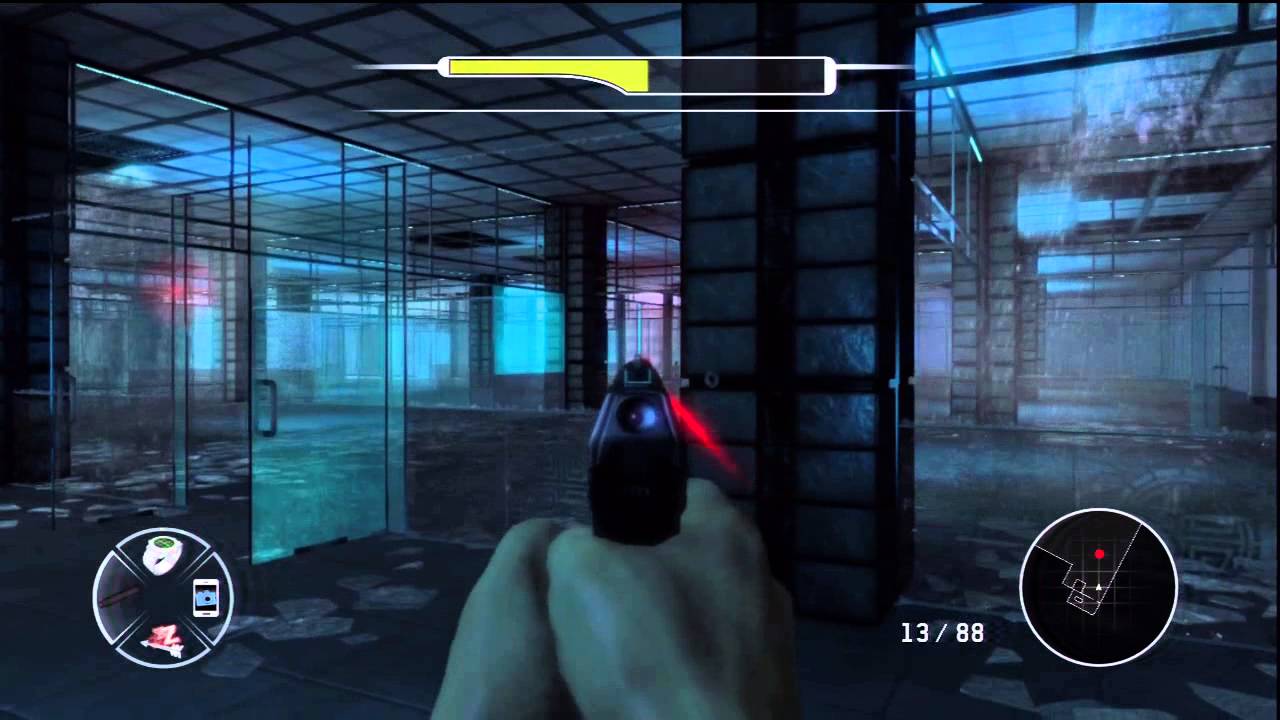Toggle the bottom quadrant of the weapon wheel
This screenshot has height=720, width=1280.
click(163, 640)
